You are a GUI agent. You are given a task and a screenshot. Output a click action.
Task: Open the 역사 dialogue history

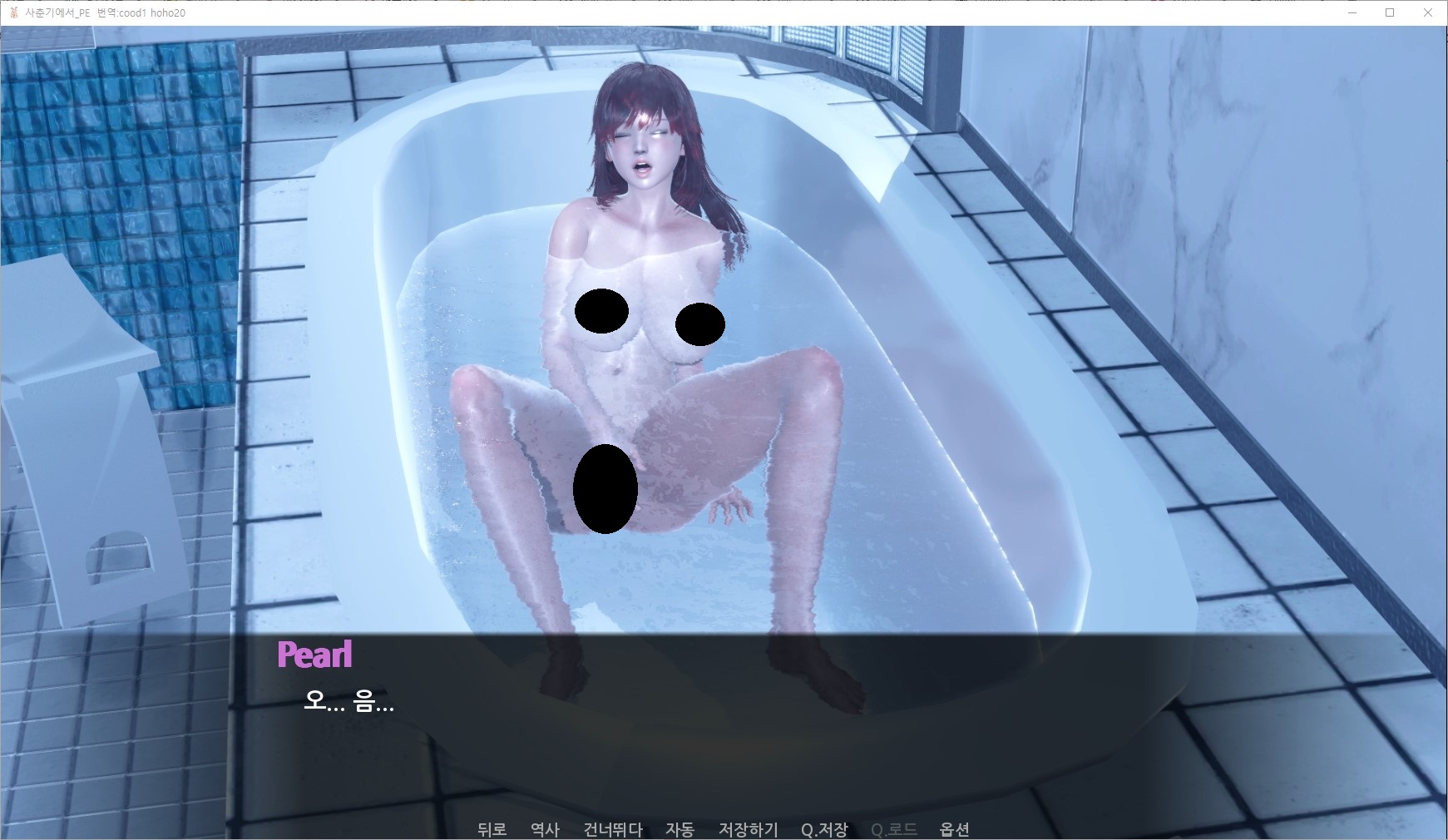click(x=545, y=829)
